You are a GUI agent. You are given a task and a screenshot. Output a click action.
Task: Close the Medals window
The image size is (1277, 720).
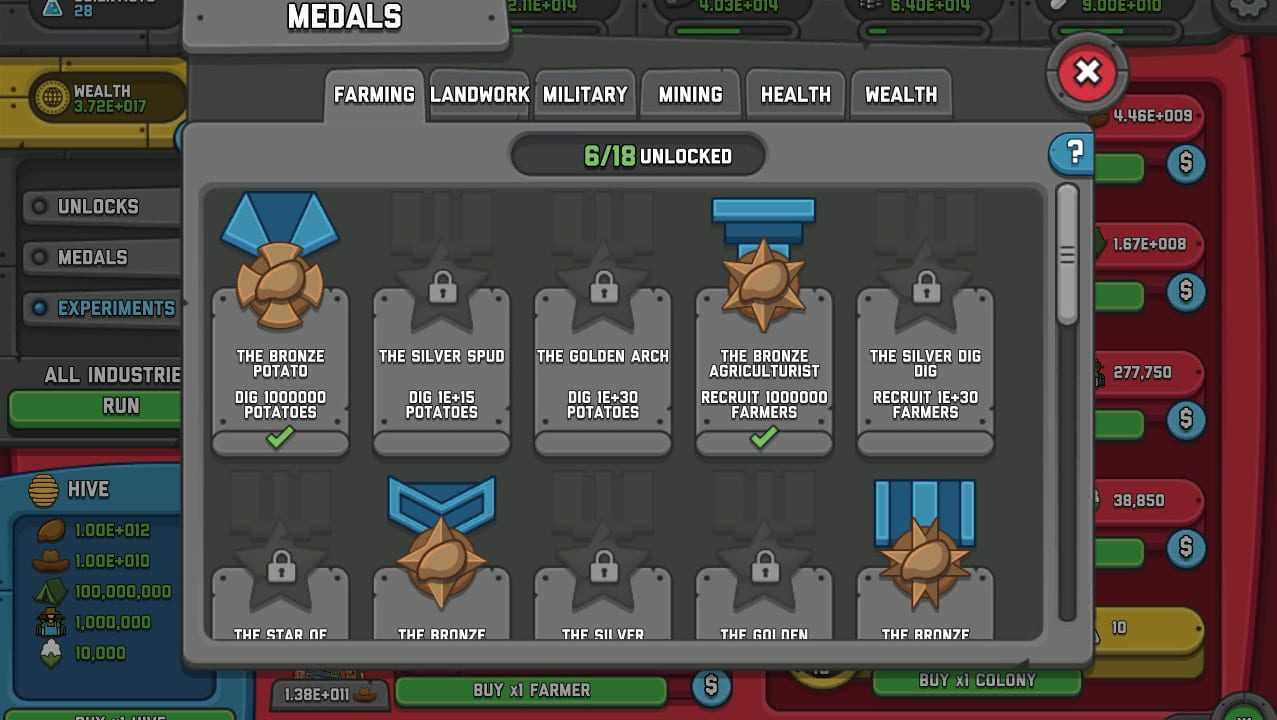[1087, 72]
